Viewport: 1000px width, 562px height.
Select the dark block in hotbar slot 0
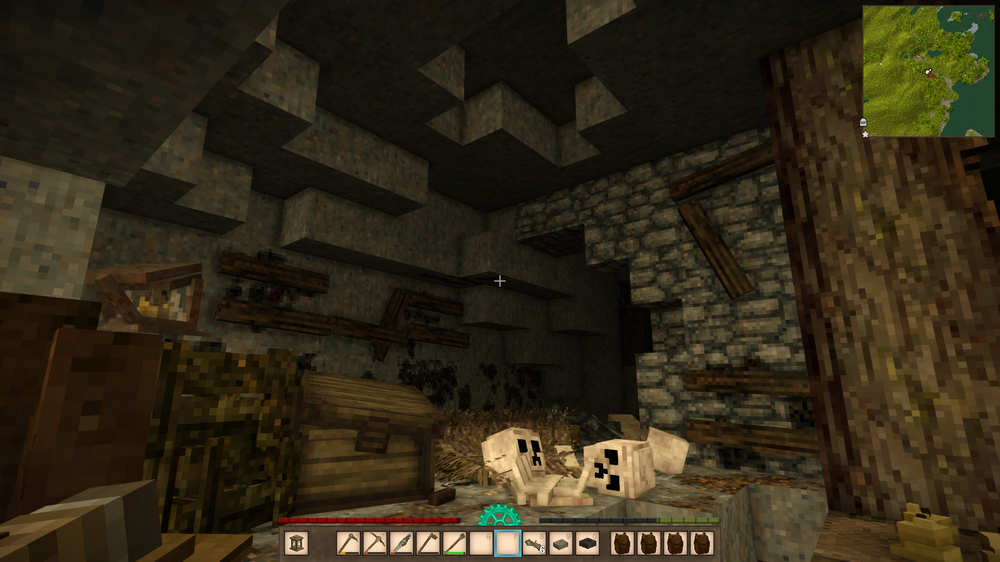tap(588, 543)
